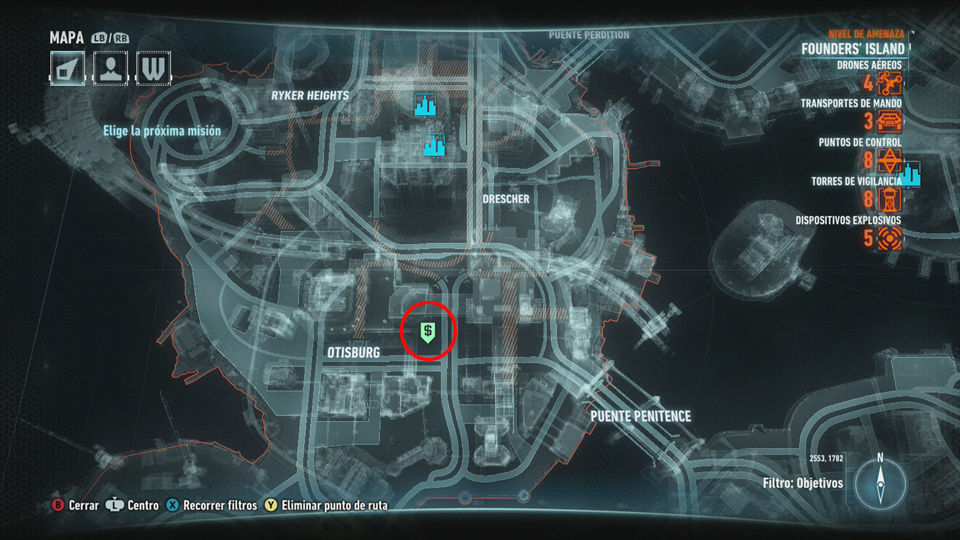The image size is (960, 540).
Task: Choose the "Elige la próxima misión" prompt
Action: pyautogui.click(x=161, y=131)
